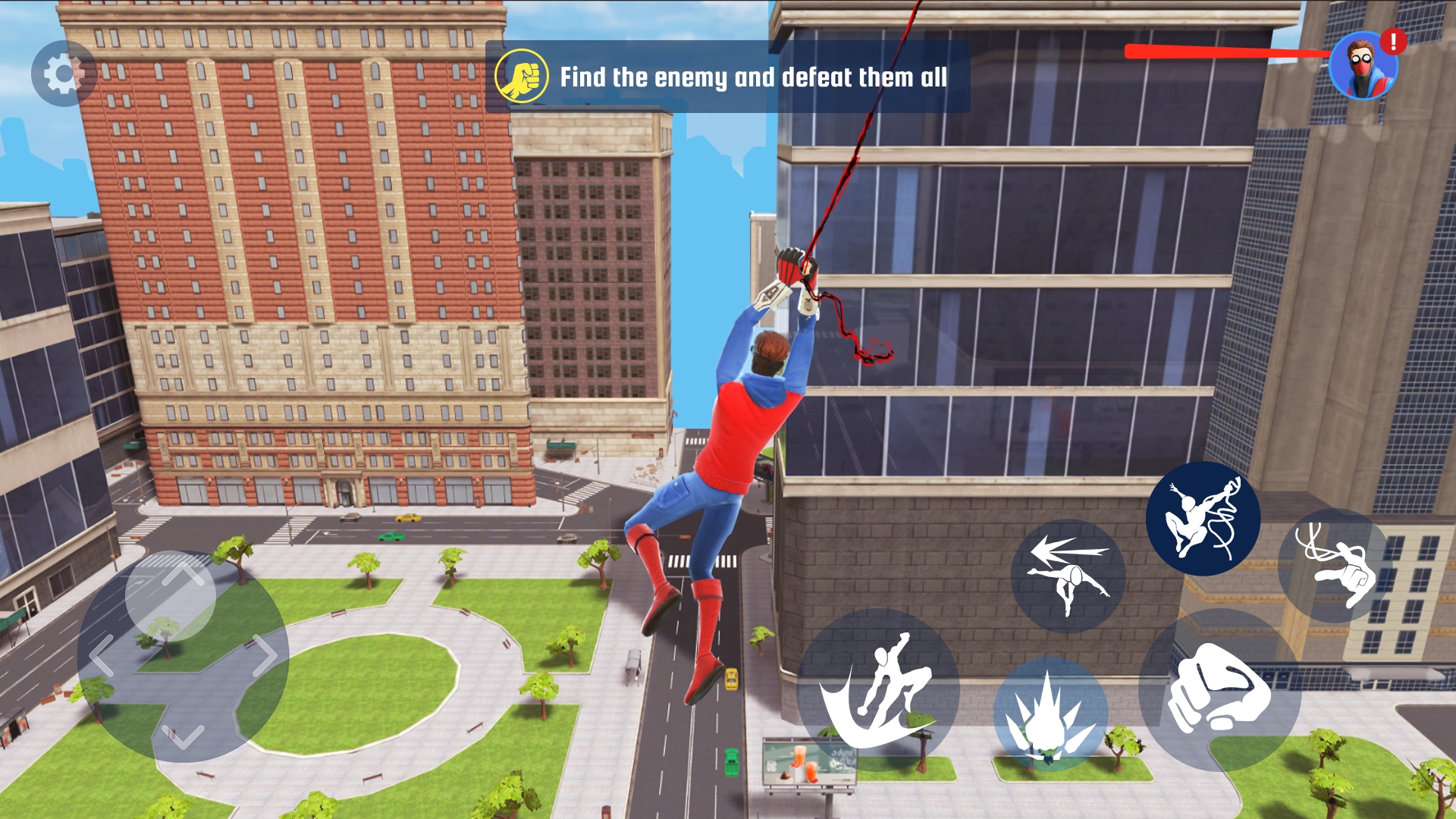
Task: Open the settings gear icon
Action: tap(64, 74)
